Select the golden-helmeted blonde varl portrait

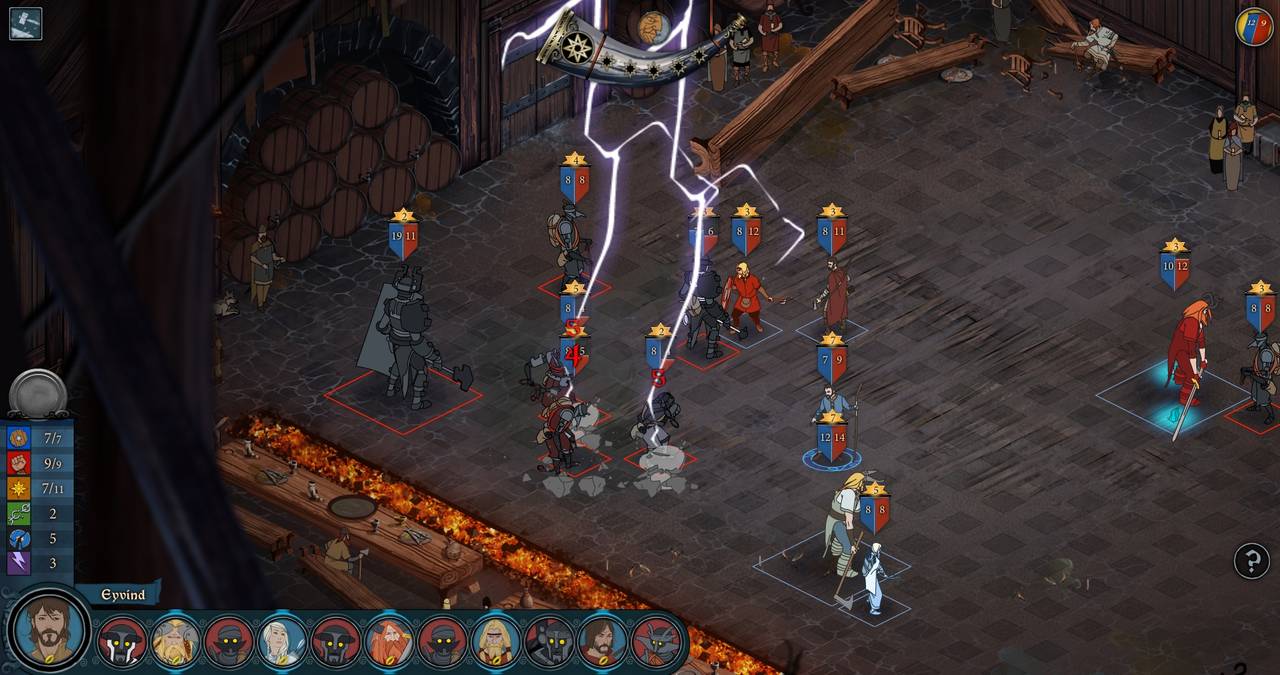pos(175,643)
